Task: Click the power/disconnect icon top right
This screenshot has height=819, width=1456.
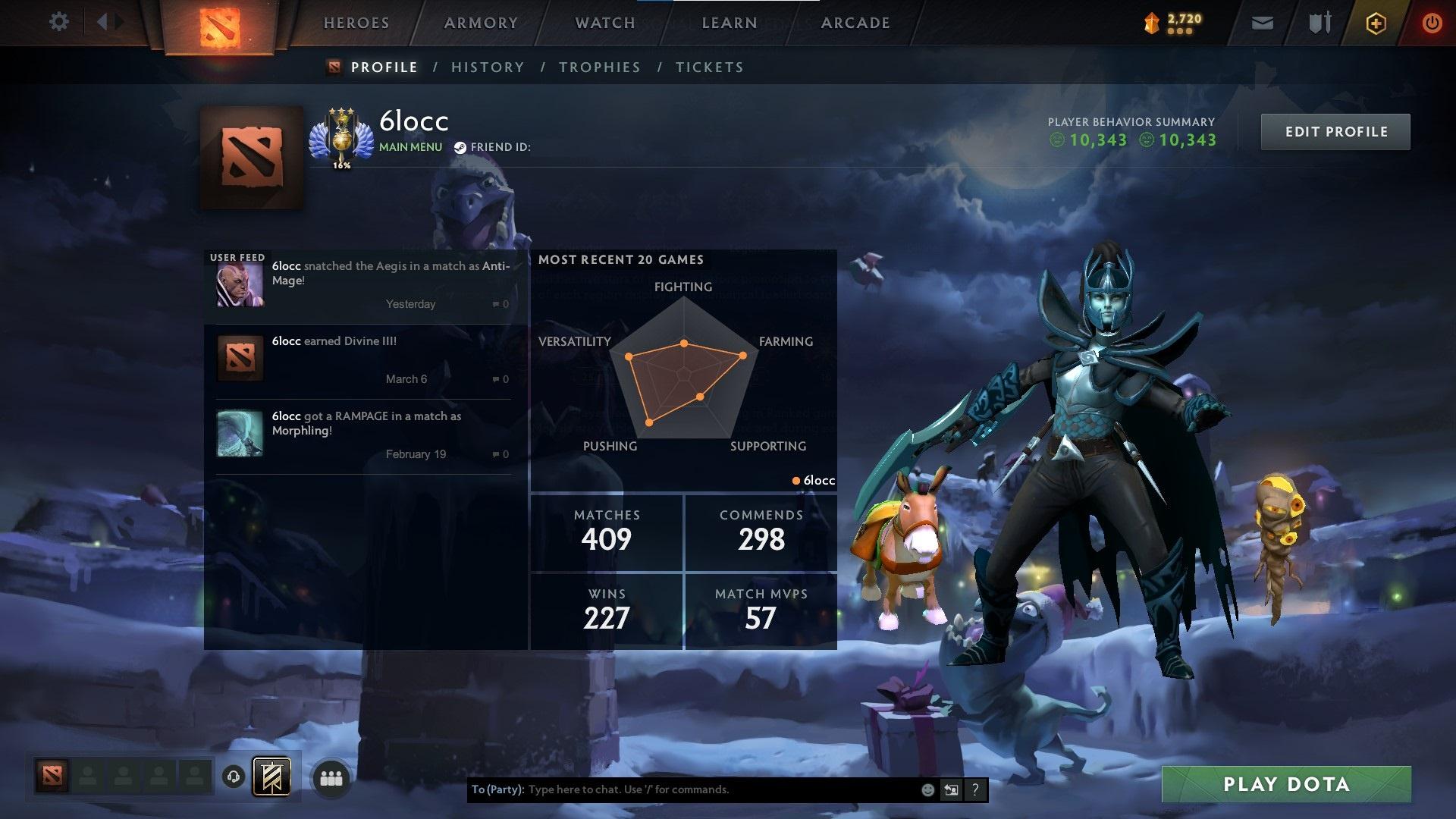Action: [x=1432, y=23]
